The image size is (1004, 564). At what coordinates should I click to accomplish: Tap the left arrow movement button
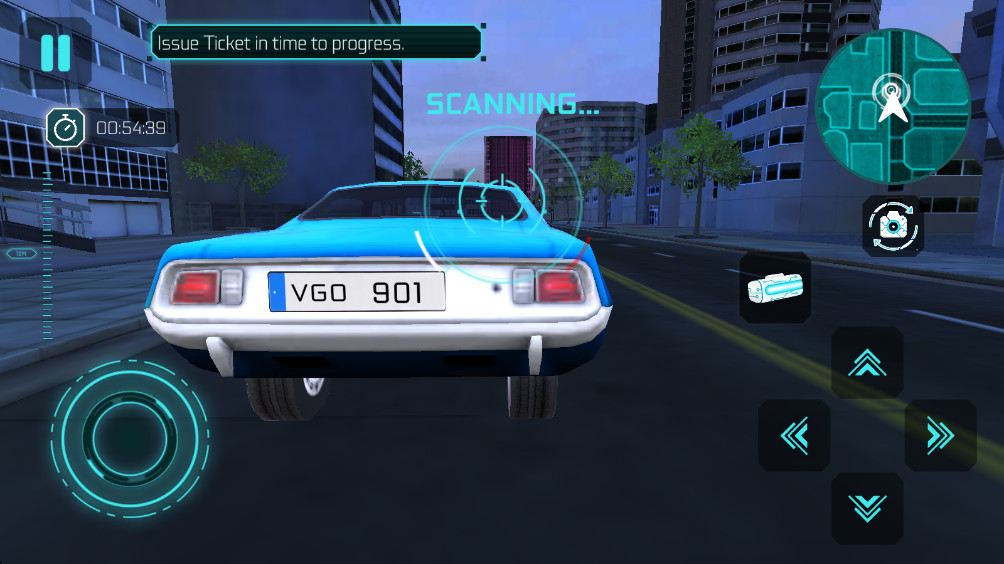794,436
